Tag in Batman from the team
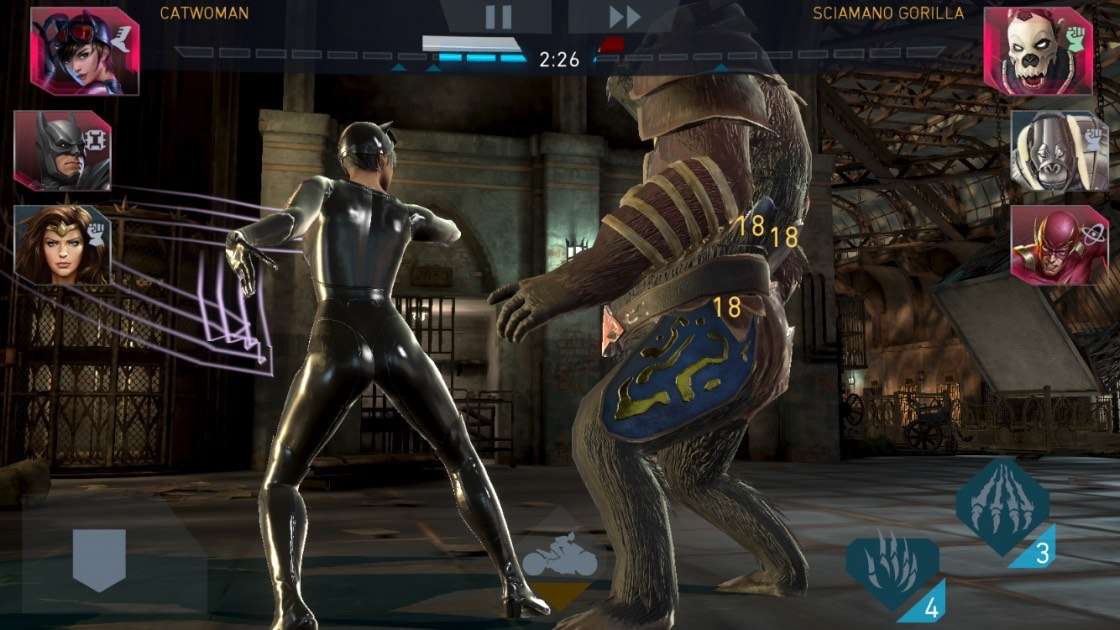 (x=62, y=151)
